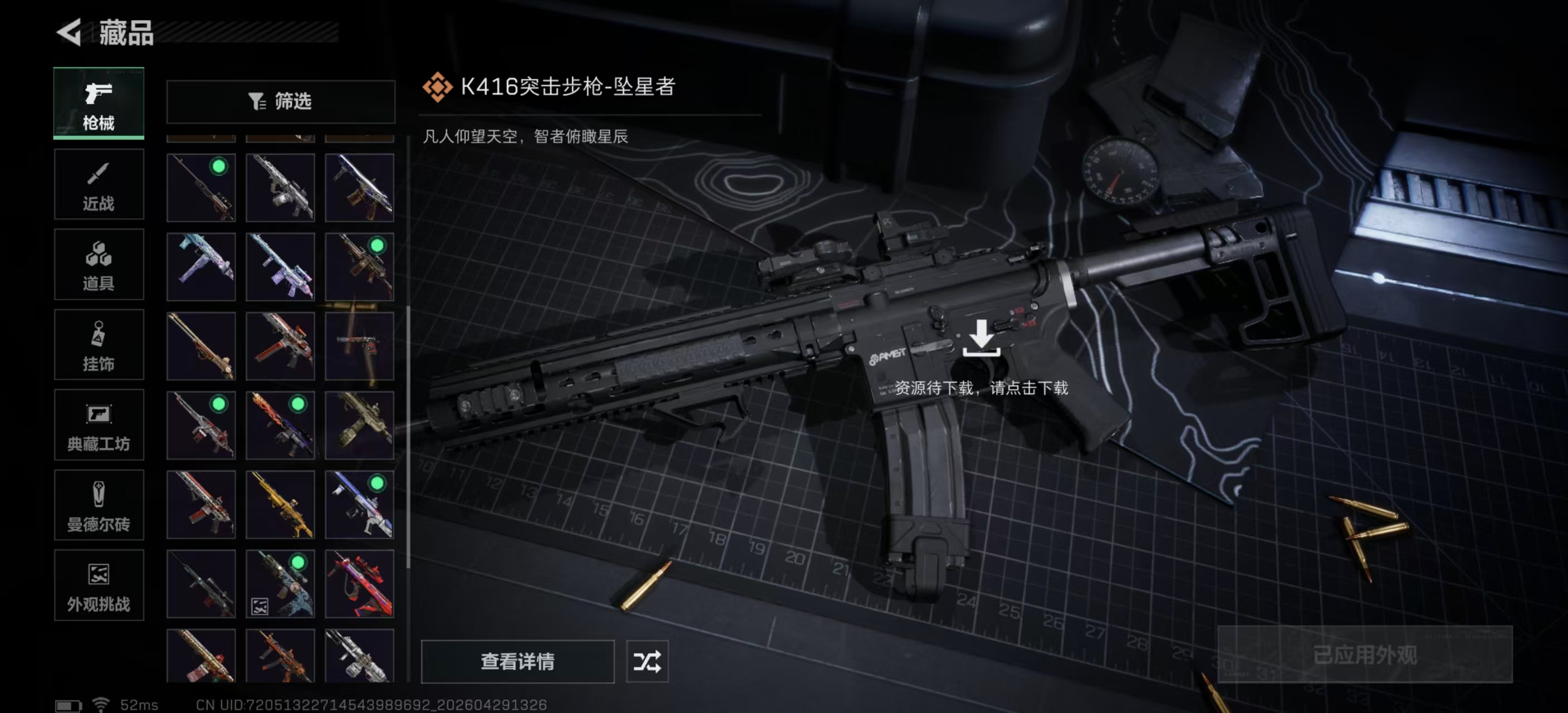The height and width of the screenshot is (713, 1568).
Task: Select the 道具 items category
Action: pyautogui.click(x=99, y=264)
